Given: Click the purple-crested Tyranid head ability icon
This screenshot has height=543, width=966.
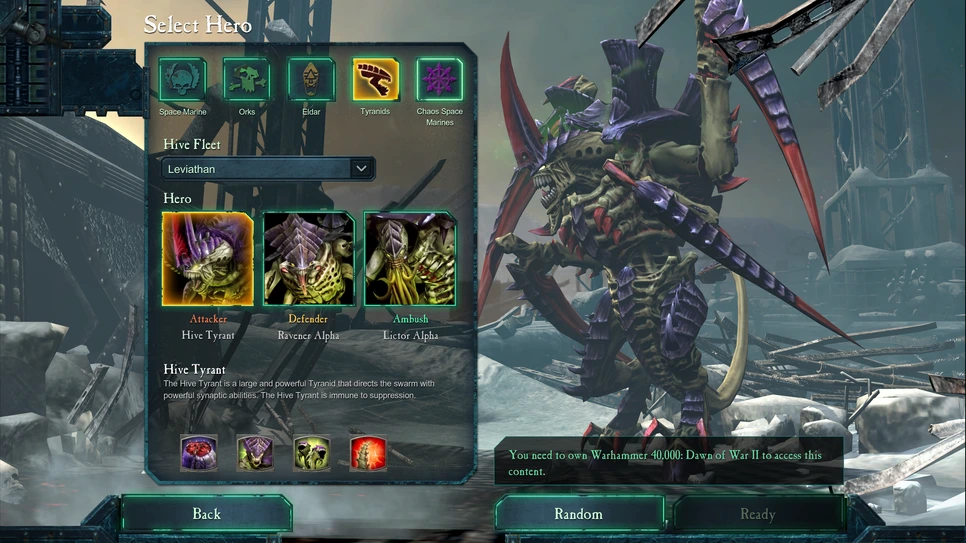Looking at the screenshot, I should pyautogui.click(x=255, y=453).
